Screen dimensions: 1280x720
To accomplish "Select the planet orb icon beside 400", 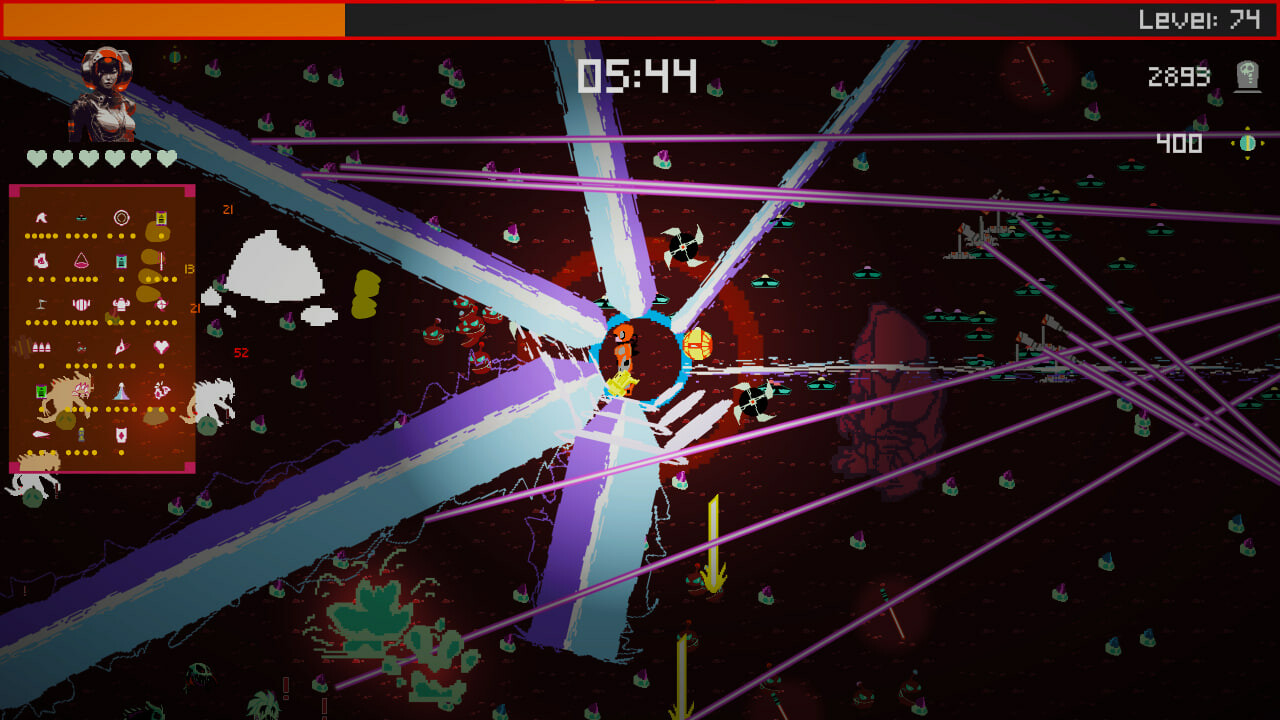I will click(1246, 144).
